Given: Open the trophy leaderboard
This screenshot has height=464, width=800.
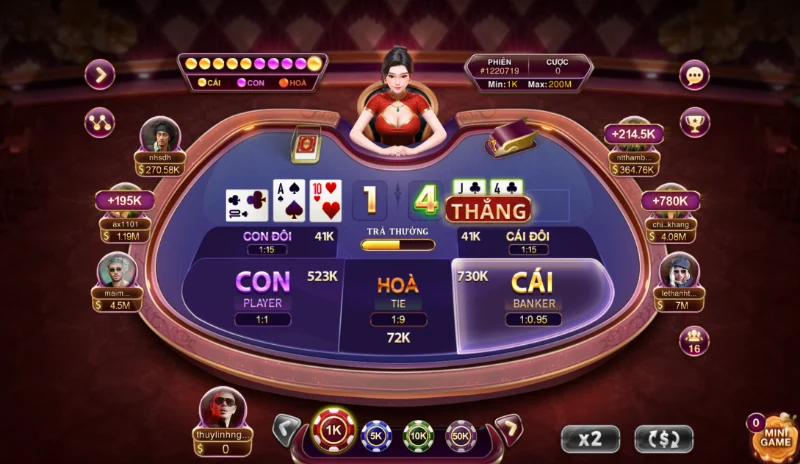Looking at the screenshot, I should point(694,122).
